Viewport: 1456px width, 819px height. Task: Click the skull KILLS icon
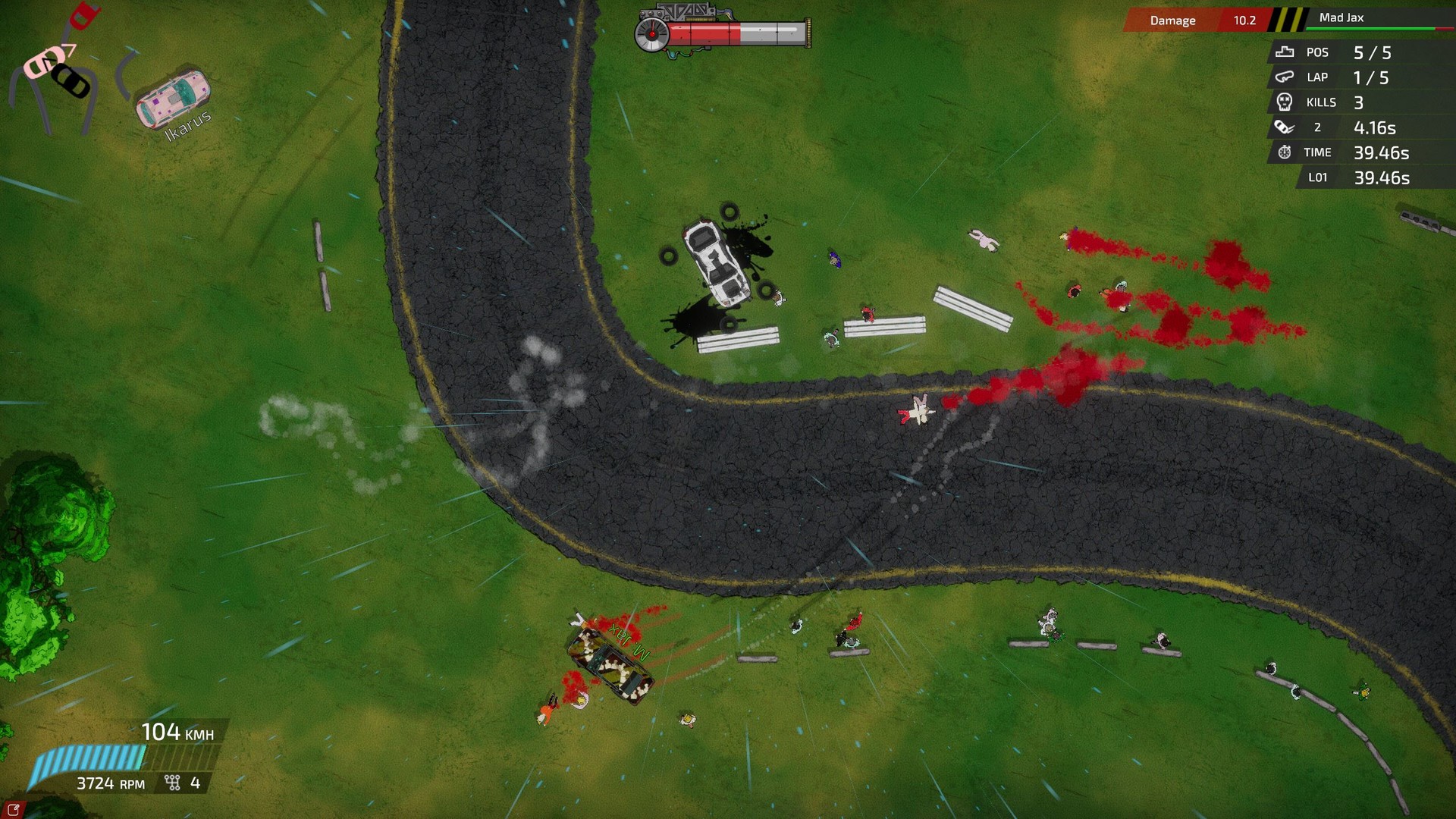1285,102
